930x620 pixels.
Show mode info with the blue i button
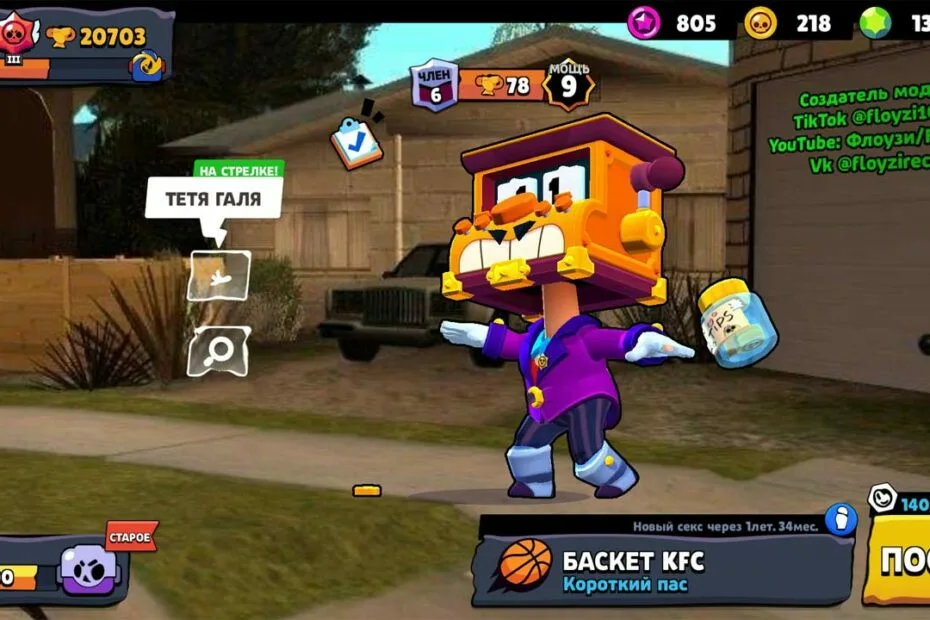pyautogui.click(x=841, y=519)
